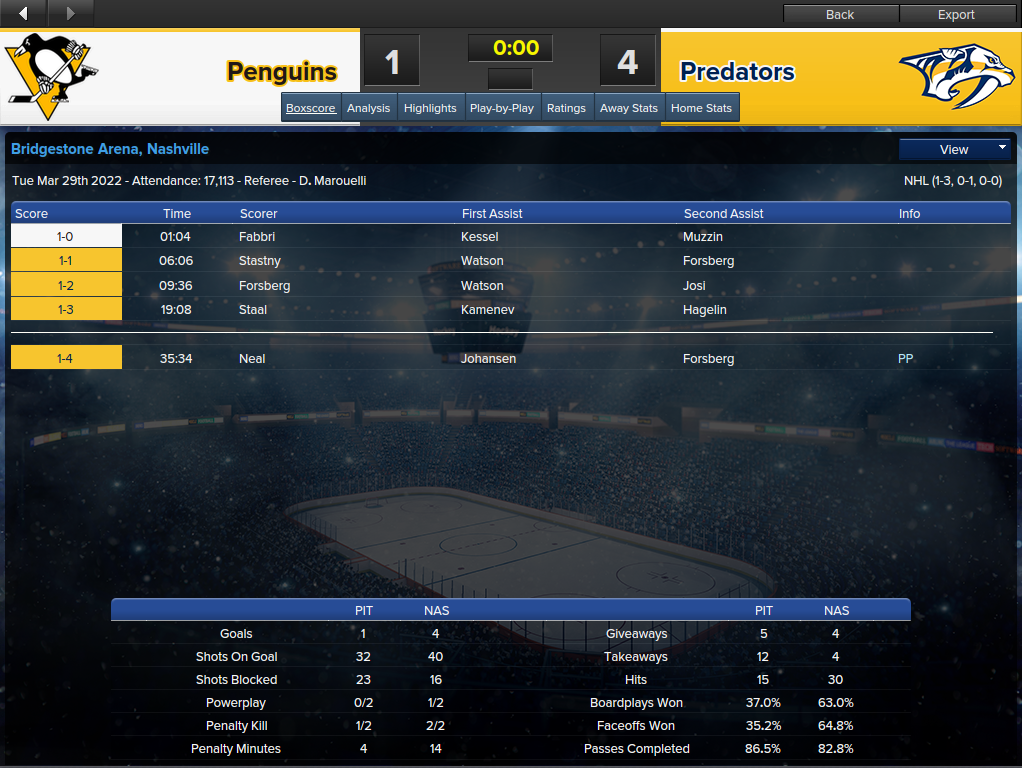Screen dimensions: 1022x768
Task: Click first assist Johansen
Action: pos(489,359)
